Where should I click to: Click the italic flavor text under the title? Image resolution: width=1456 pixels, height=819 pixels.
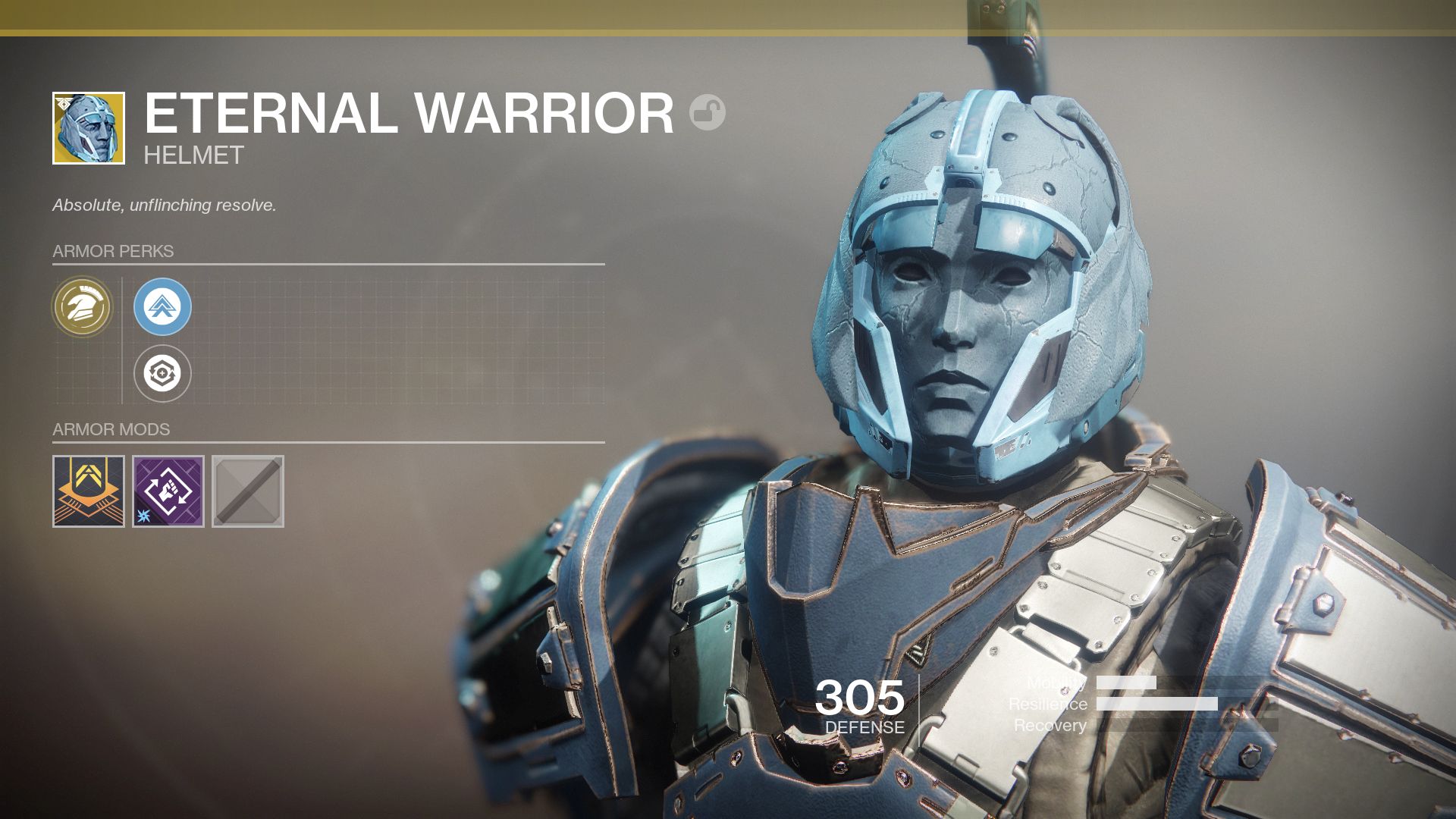pos(164,204)
